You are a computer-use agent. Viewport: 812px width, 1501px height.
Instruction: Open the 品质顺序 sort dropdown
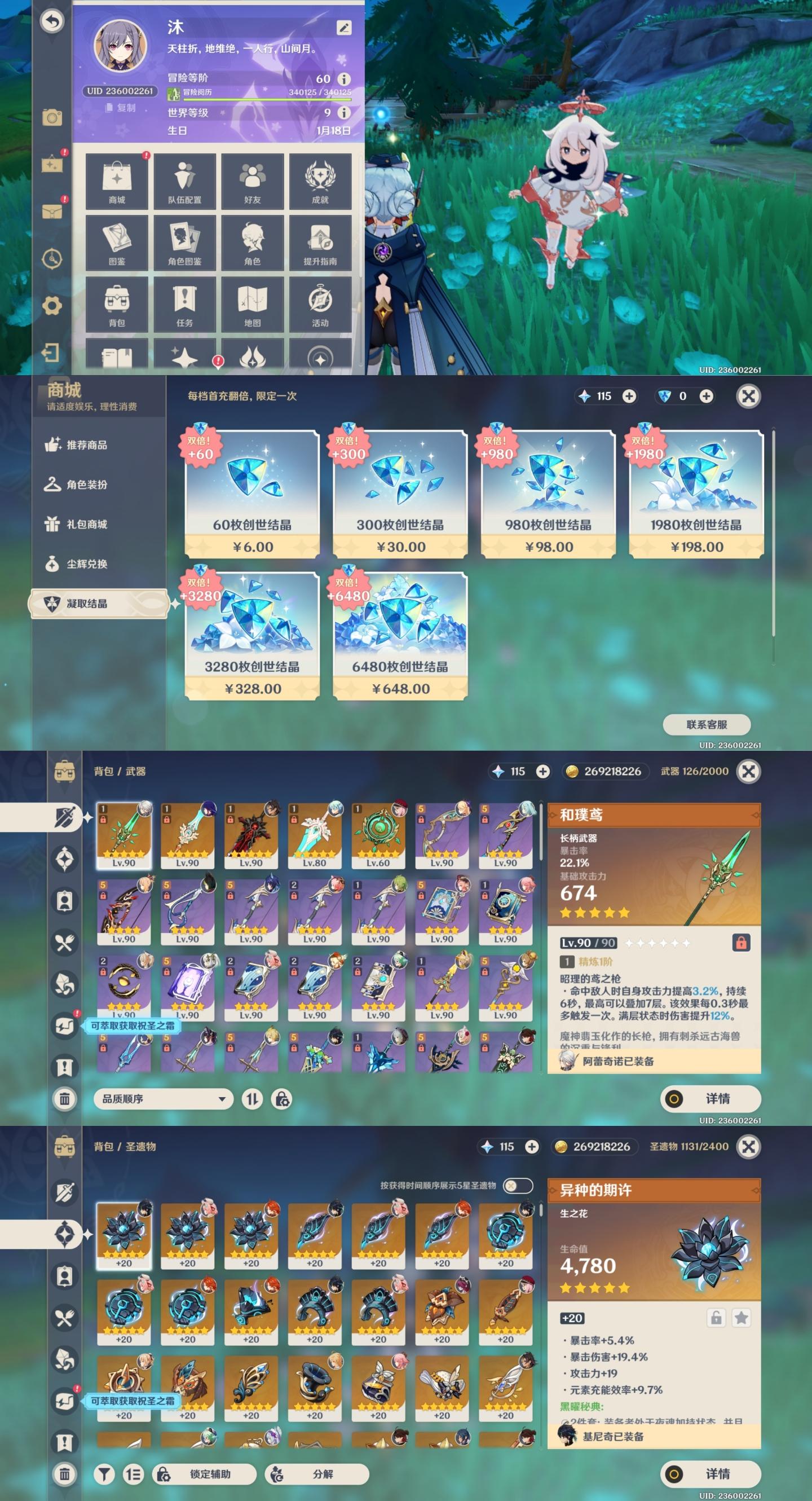[163, 1099]
